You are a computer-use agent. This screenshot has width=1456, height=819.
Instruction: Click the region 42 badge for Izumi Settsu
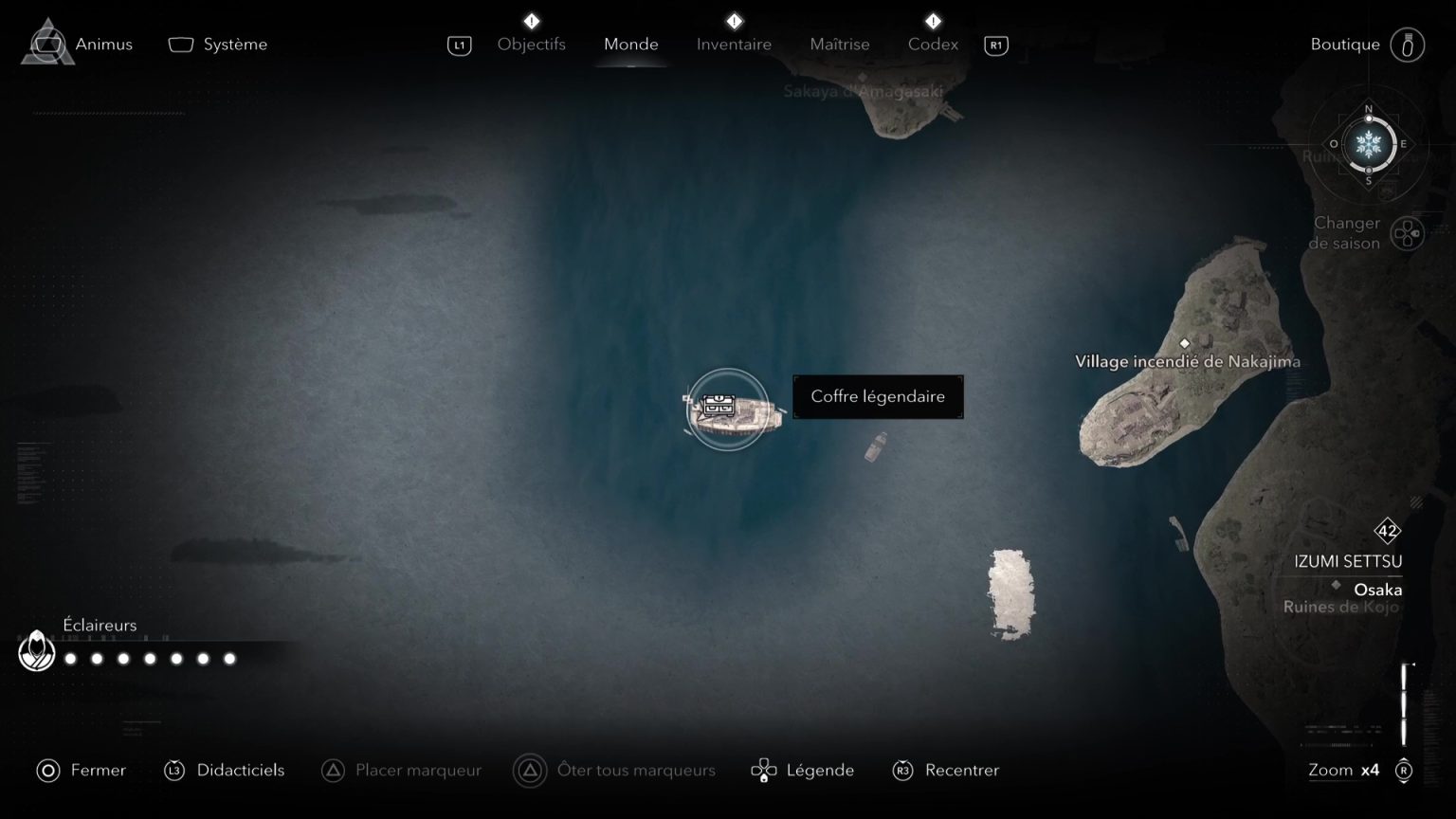pyautogui.click(x=1387, y=531)
